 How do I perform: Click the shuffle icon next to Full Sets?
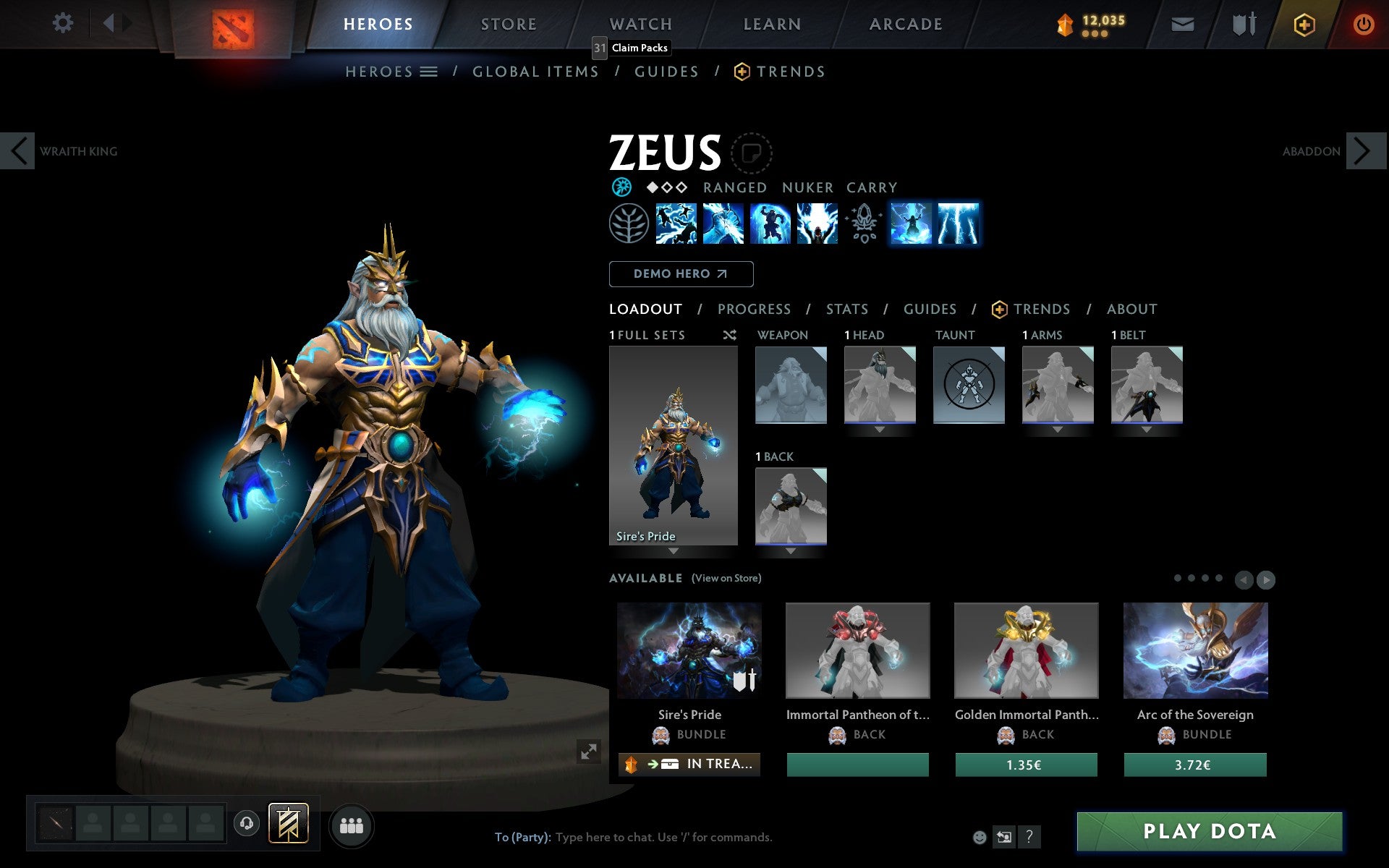point(729,335)
